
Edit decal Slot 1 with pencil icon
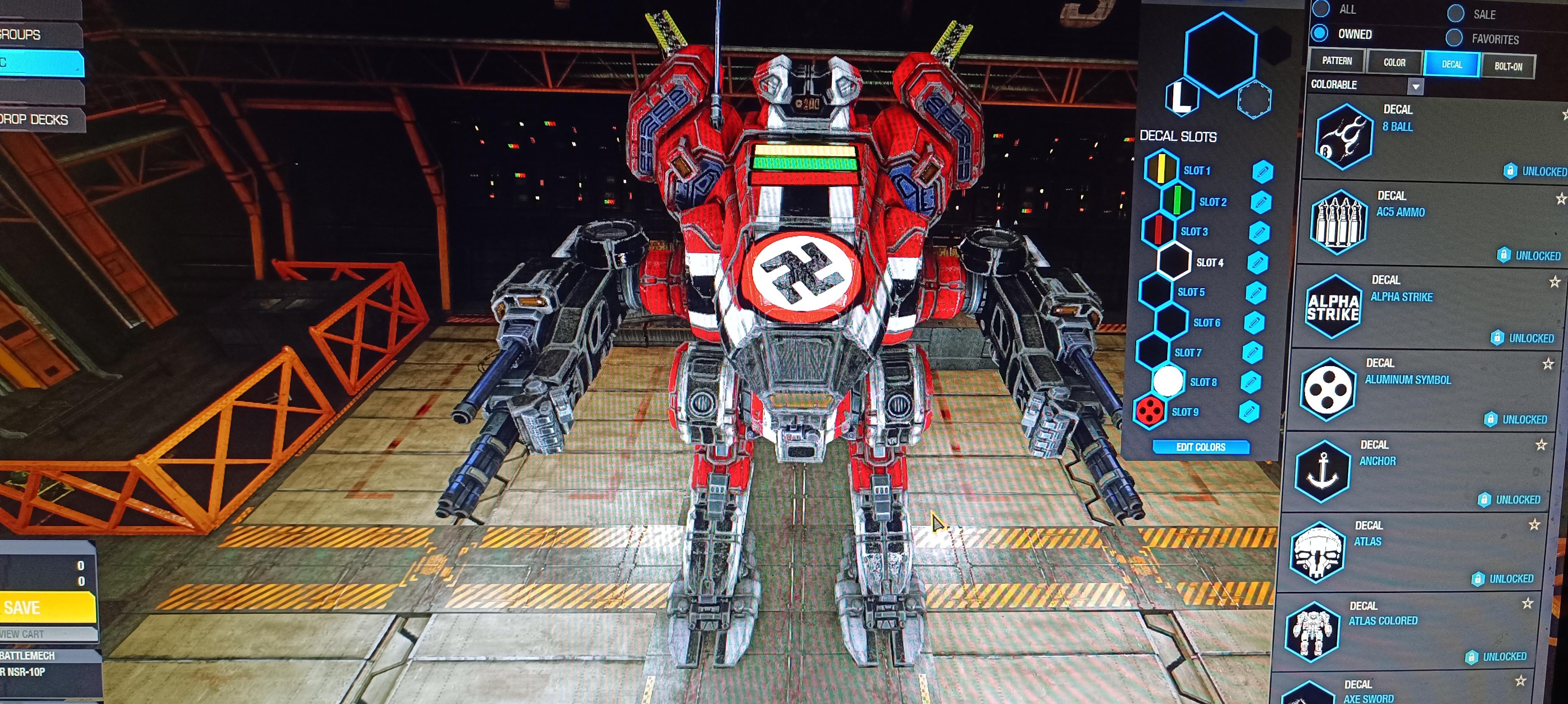click(1262, 171)
